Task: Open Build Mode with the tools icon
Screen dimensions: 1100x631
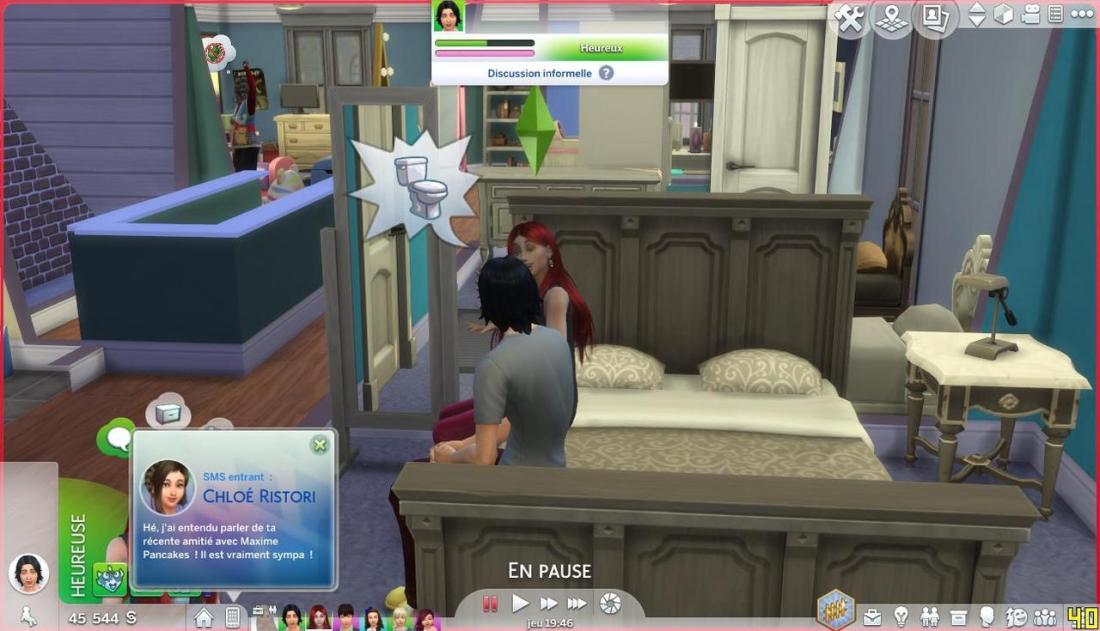Action: coord(850,17)
